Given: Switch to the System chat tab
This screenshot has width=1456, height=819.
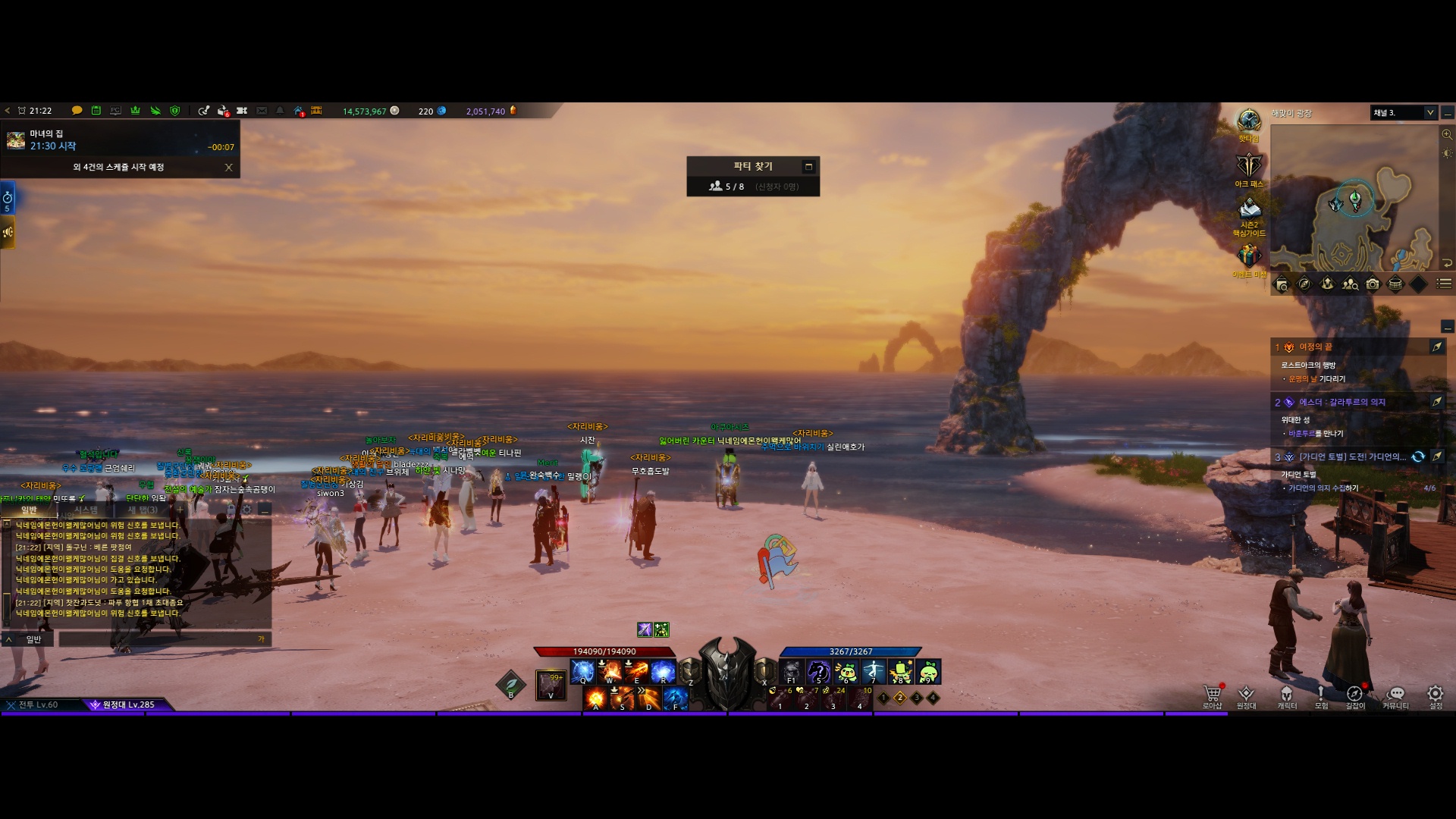Looking at the screenshot, I should (x=86, y=510).
